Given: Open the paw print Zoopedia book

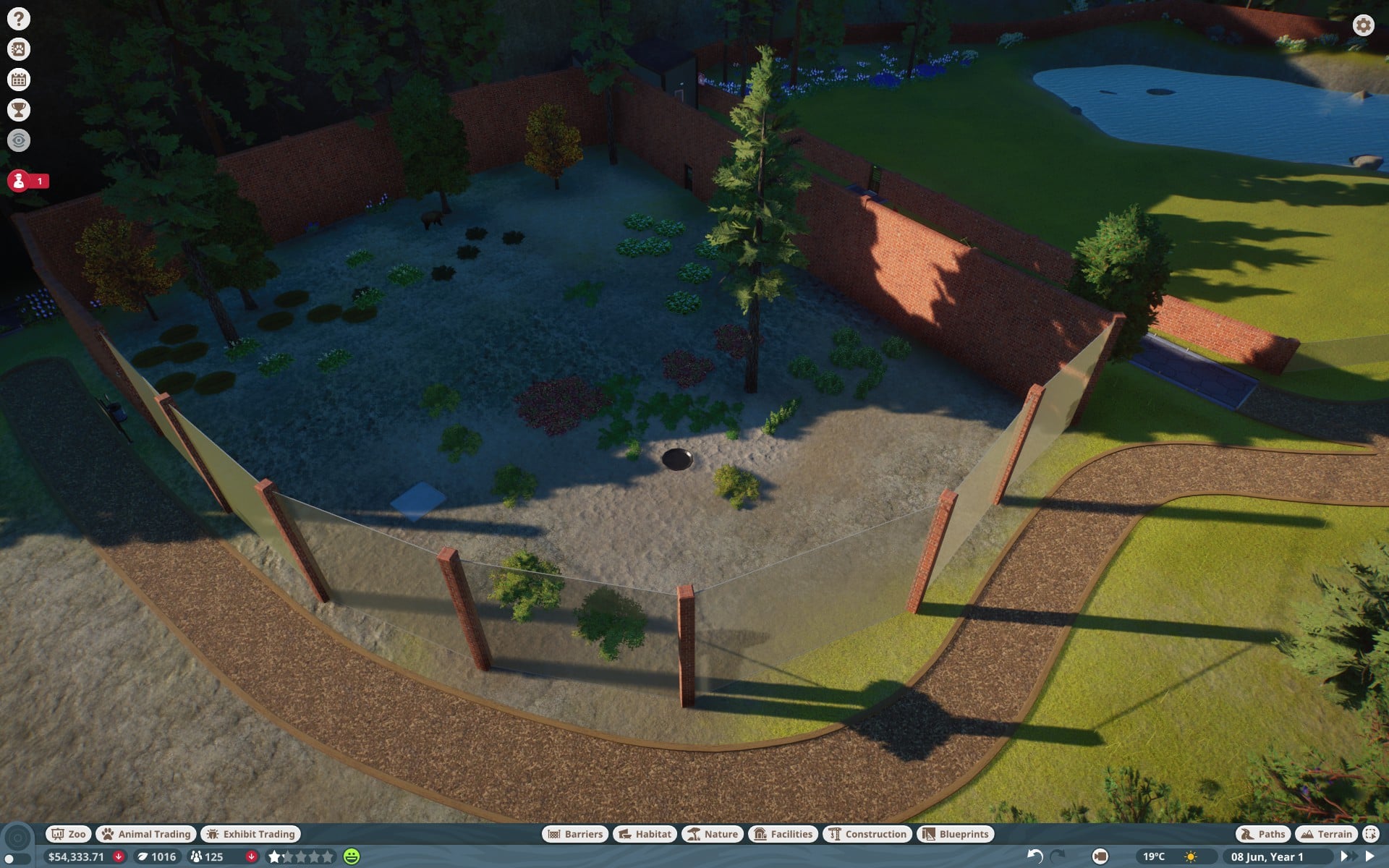Looking at the screenshot, I should point(19,49).
